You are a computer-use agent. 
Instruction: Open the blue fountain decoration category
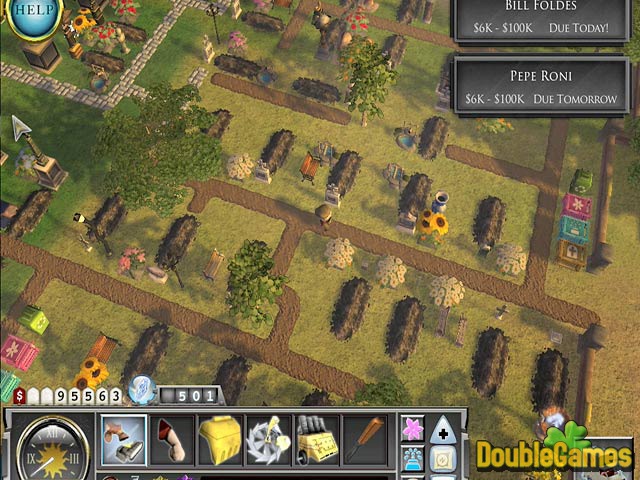click(x=412, y=460)
